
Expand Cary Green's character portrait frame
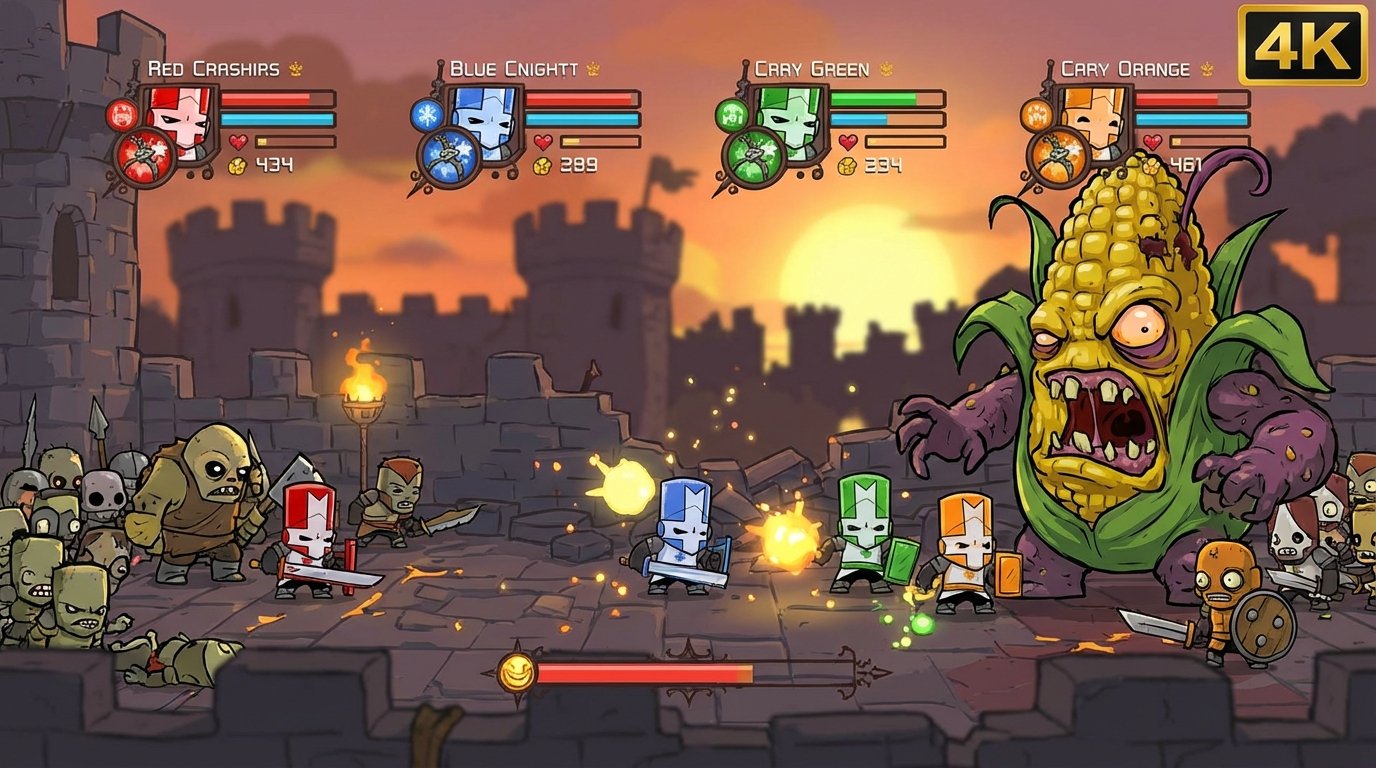788,124
